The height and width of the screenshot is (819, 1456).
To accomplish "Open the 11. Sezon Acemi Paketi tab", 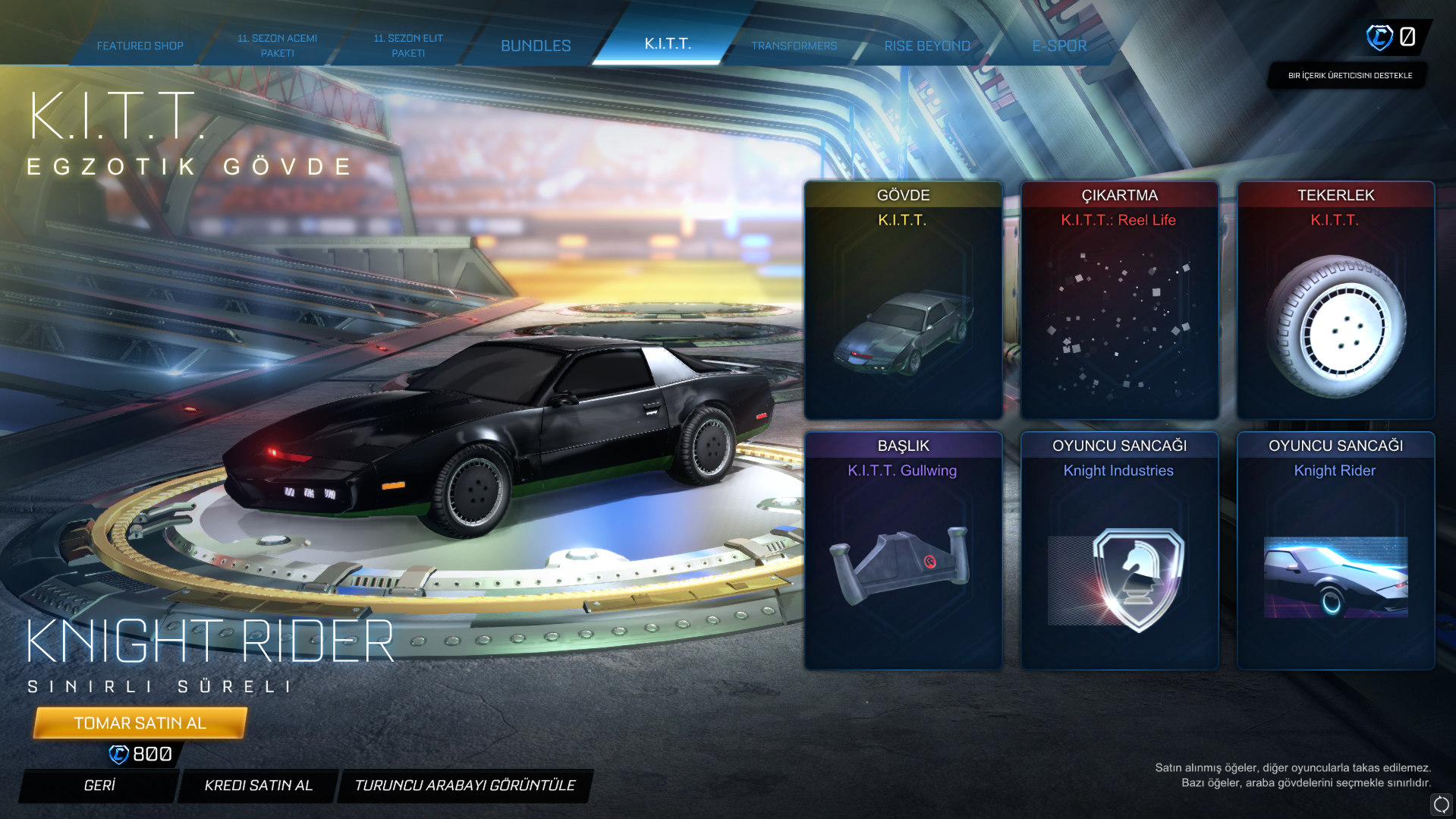I will (277, 46).
